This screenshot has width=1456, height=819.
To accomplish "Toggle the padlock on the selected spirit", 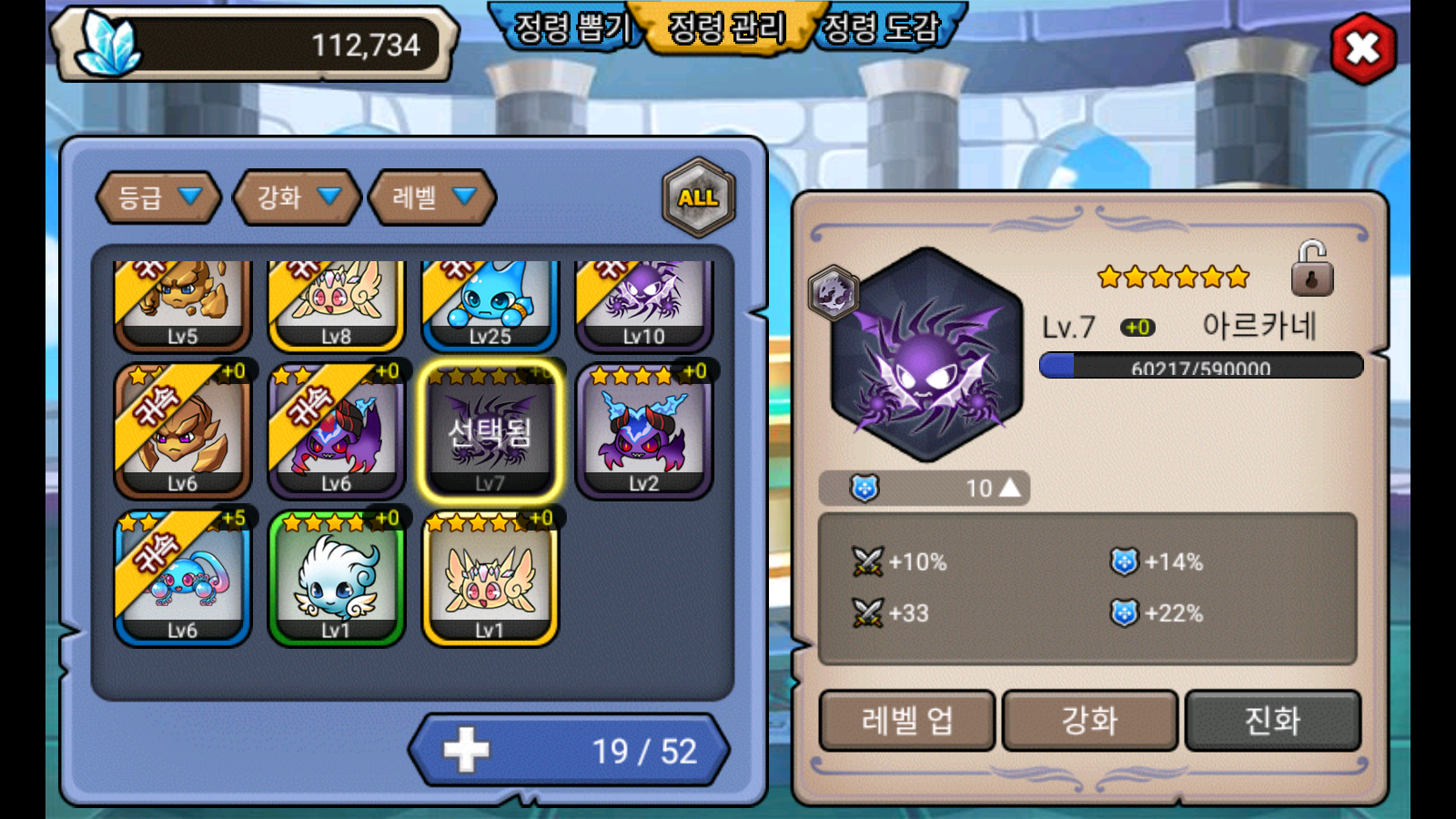I will point(1311,269).
